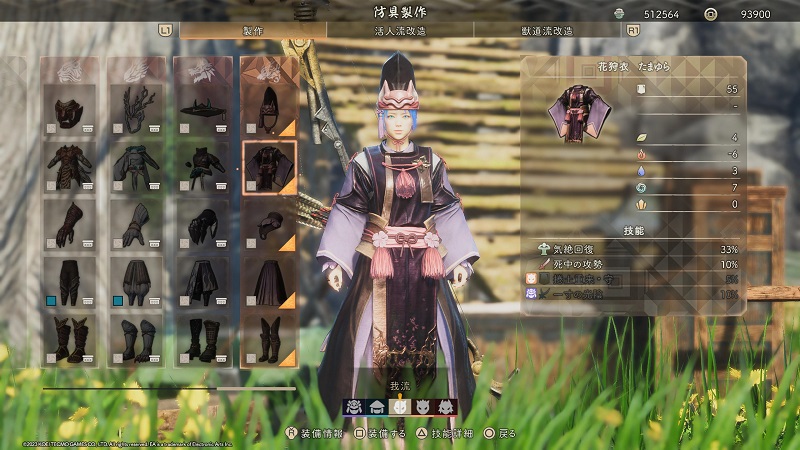This screenshot has width=800, height=450.
Task: Open the 獣道流改造 tab
Action: click(x=547, y=31)
